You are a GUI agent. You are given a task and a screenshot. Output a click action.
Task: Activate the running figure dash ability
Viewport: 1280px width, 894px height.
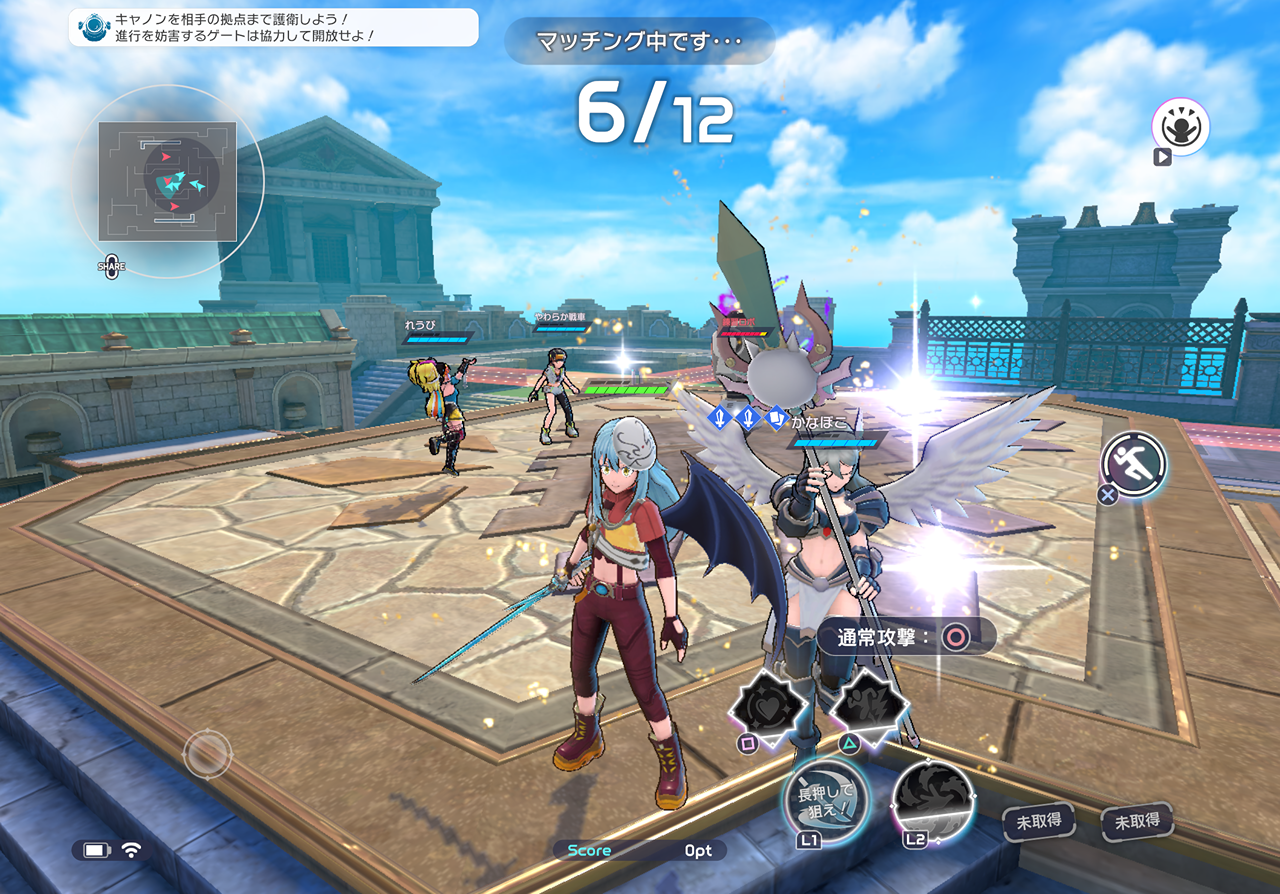[1134, 464]
